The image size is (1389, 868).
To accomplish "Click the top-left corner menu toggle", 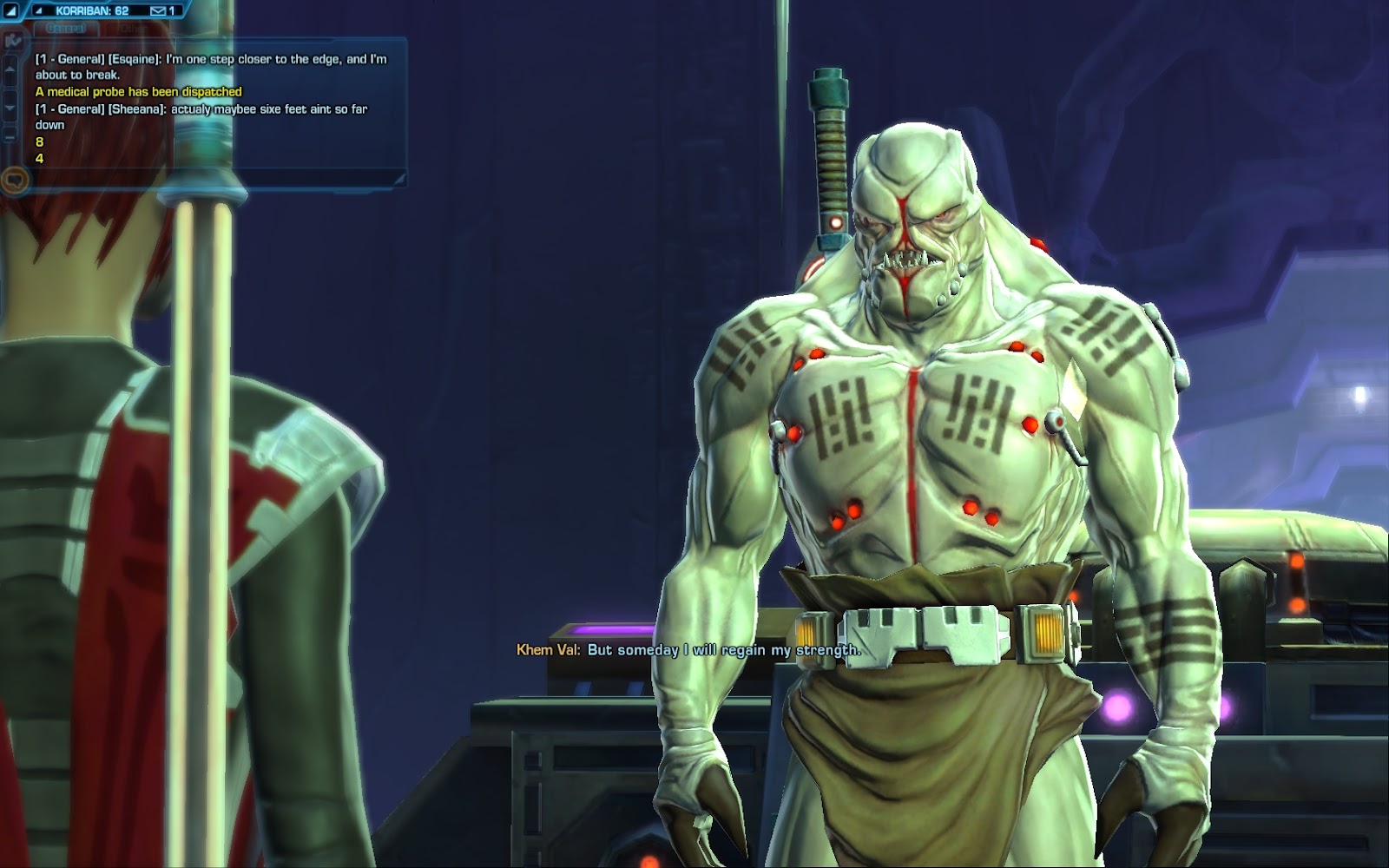I will pos(11,10).
